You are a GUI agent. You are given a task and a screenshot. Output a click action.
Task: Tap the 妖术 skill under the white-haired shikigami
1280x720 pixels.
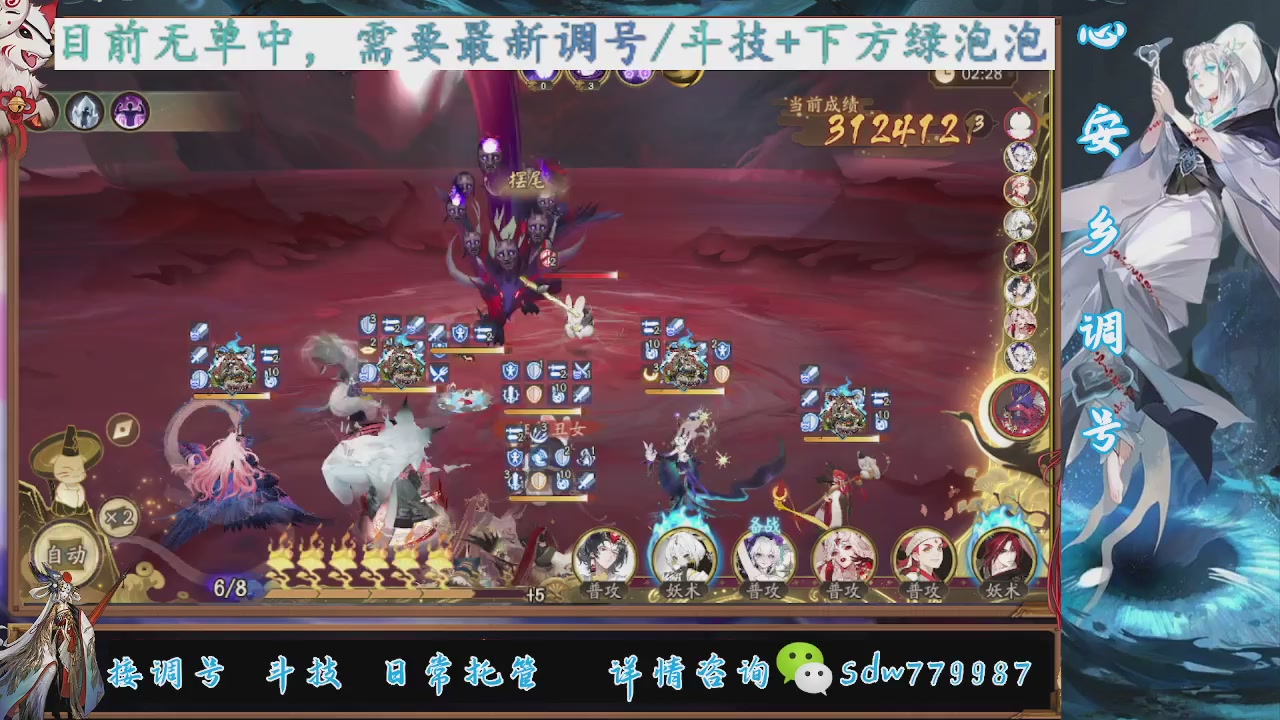pos(685,590)
